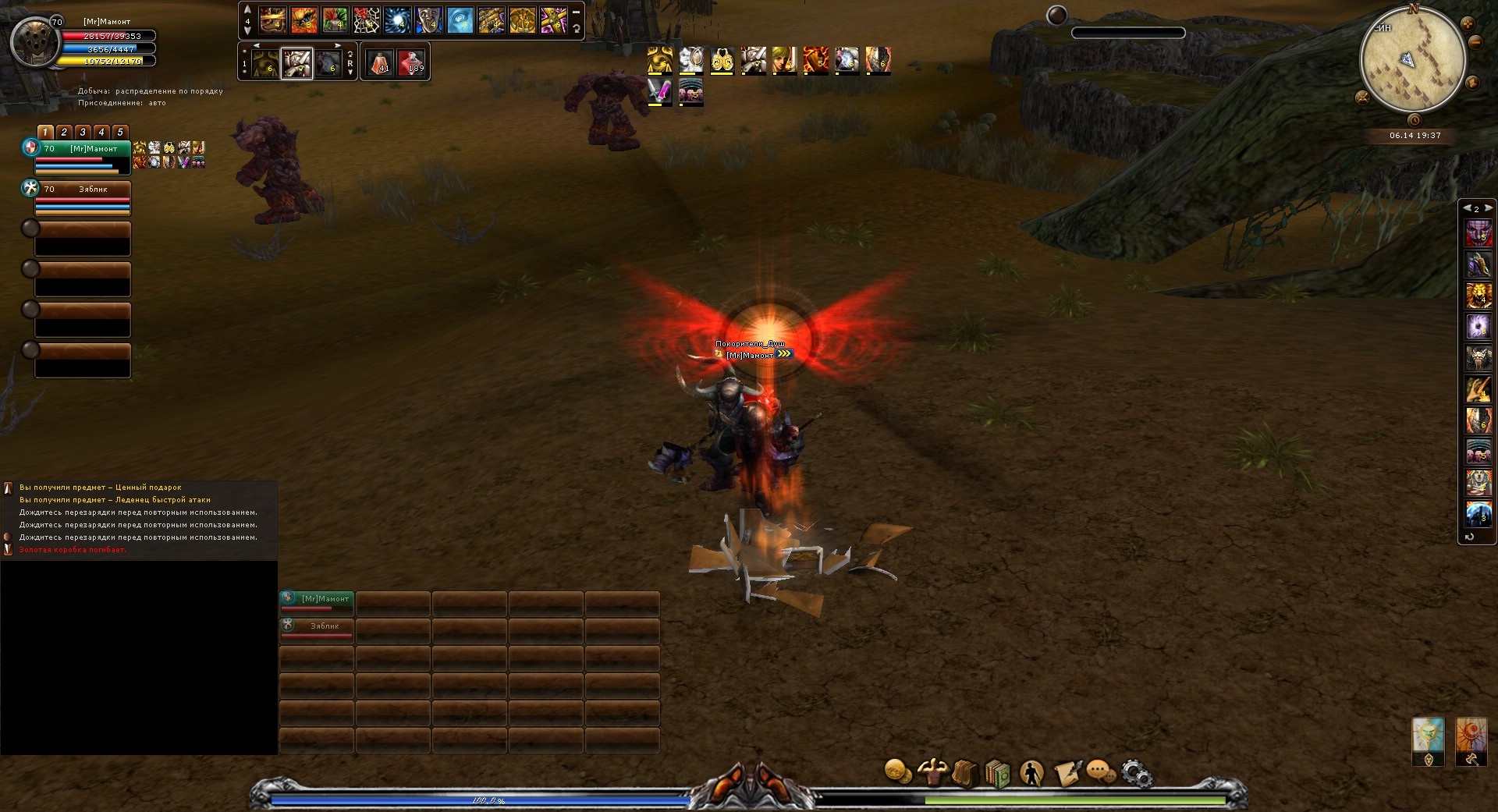Image resolution: width=1498 pixels, height=812 pixels.
Task: Zoom in the minimap with plus button
Action: point(1467,24)
